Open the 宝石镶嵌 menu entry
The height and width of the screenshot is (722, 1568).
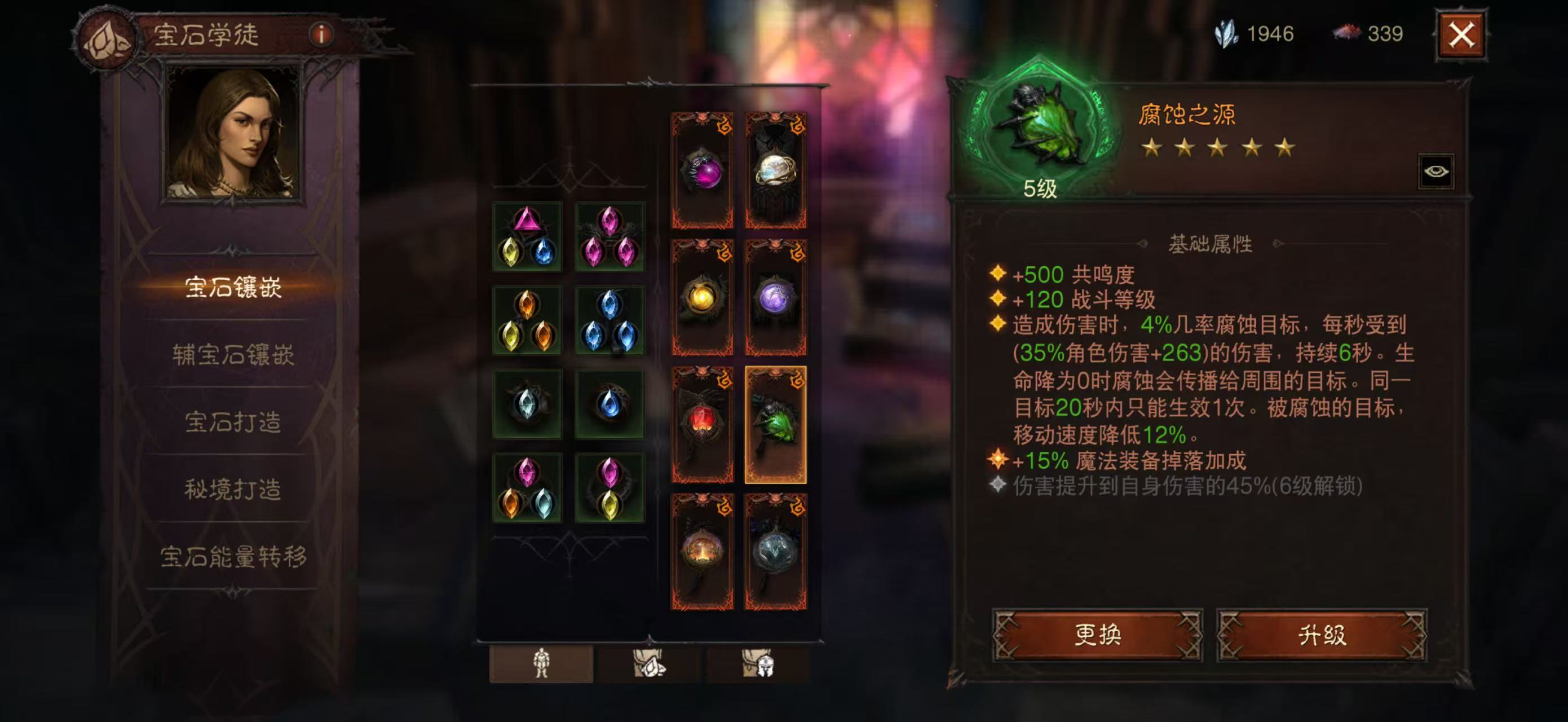[233, 287]
